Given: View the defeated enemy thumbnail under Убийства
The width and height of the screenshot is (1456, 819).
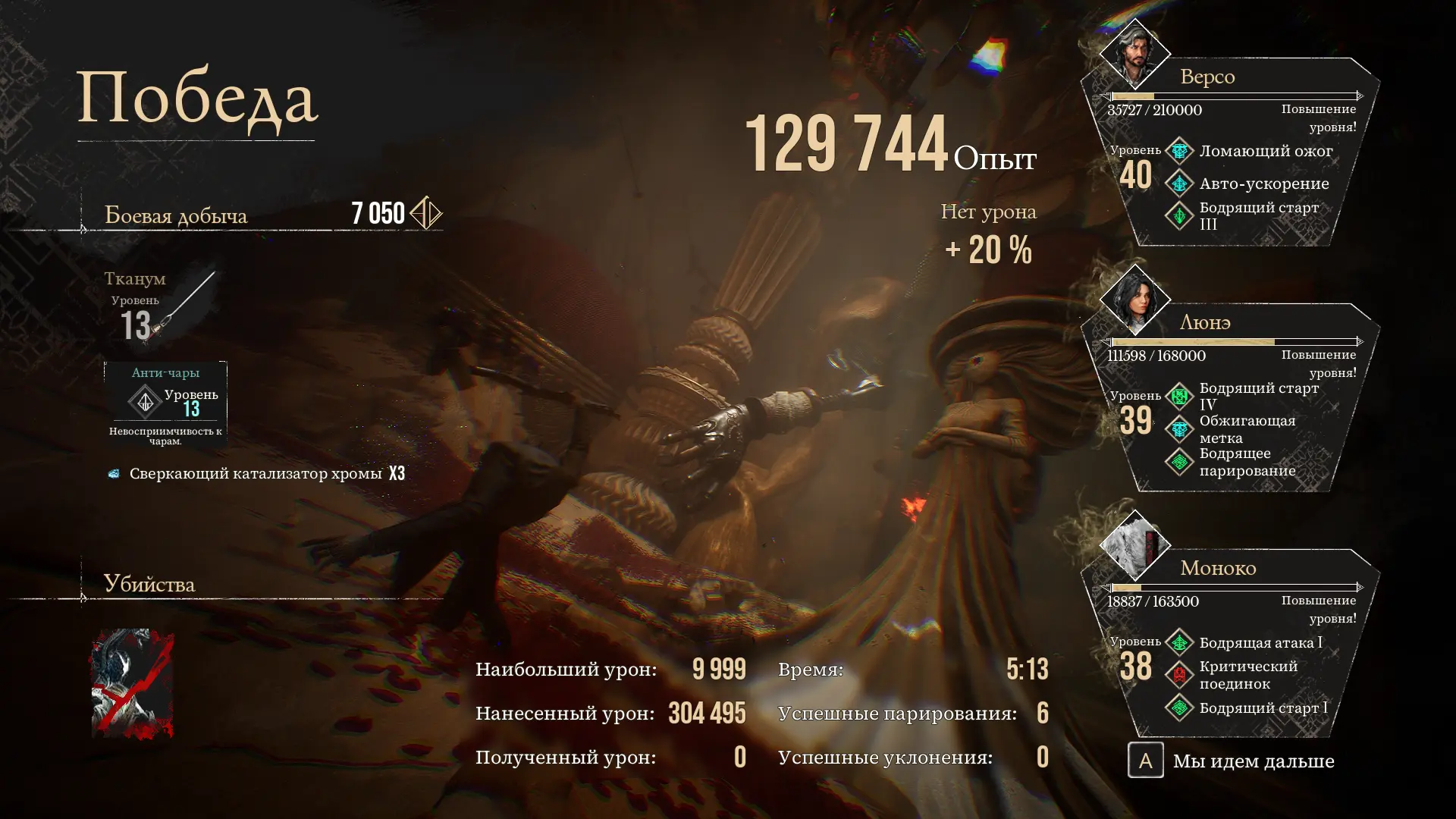Looking at the screenshot, I should pos(133,683).
